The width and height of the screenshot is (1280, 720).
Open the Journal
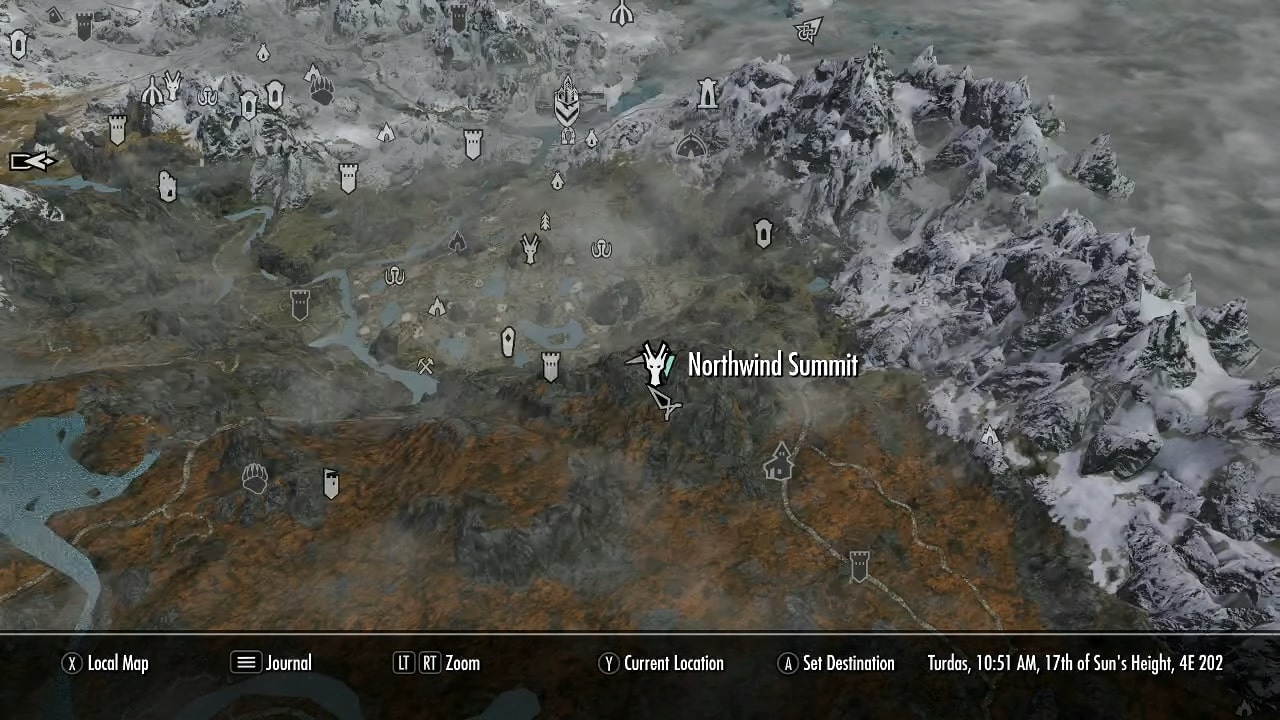click(270, 663)
